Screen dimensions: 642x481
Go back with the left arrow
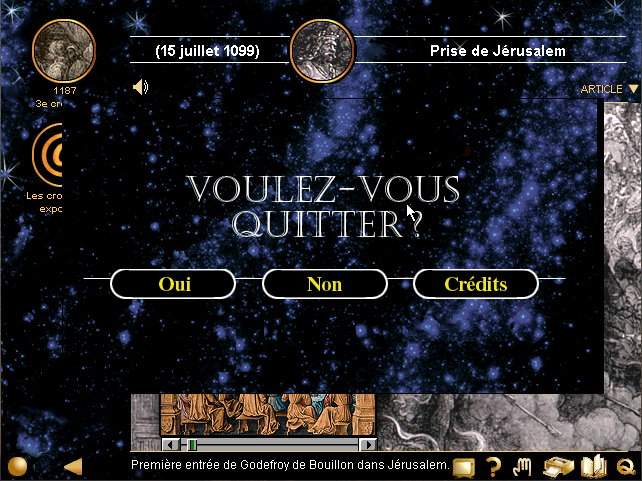click(x=73, y=466)
